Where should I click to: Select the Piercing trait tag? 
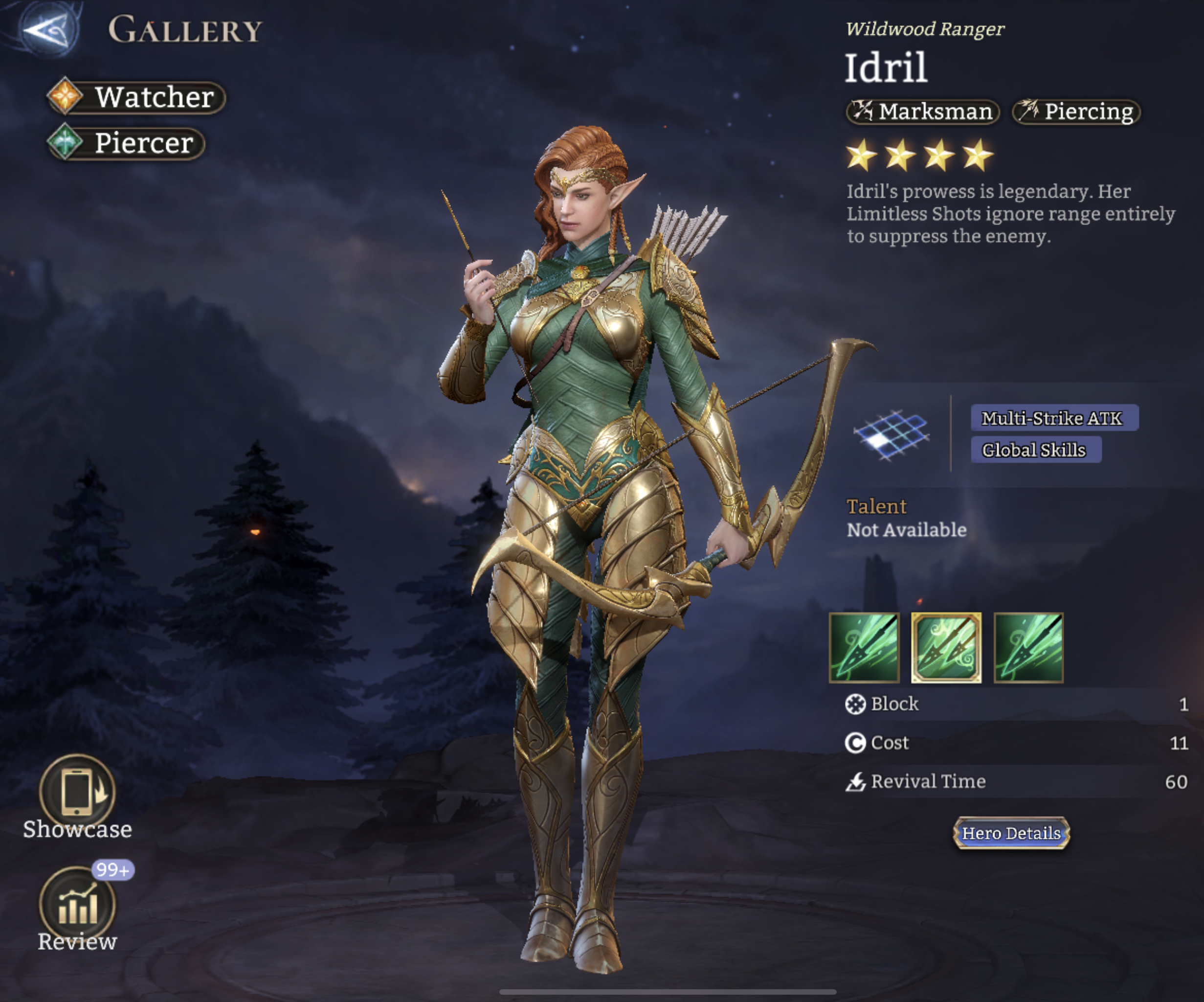point(1075,111)
